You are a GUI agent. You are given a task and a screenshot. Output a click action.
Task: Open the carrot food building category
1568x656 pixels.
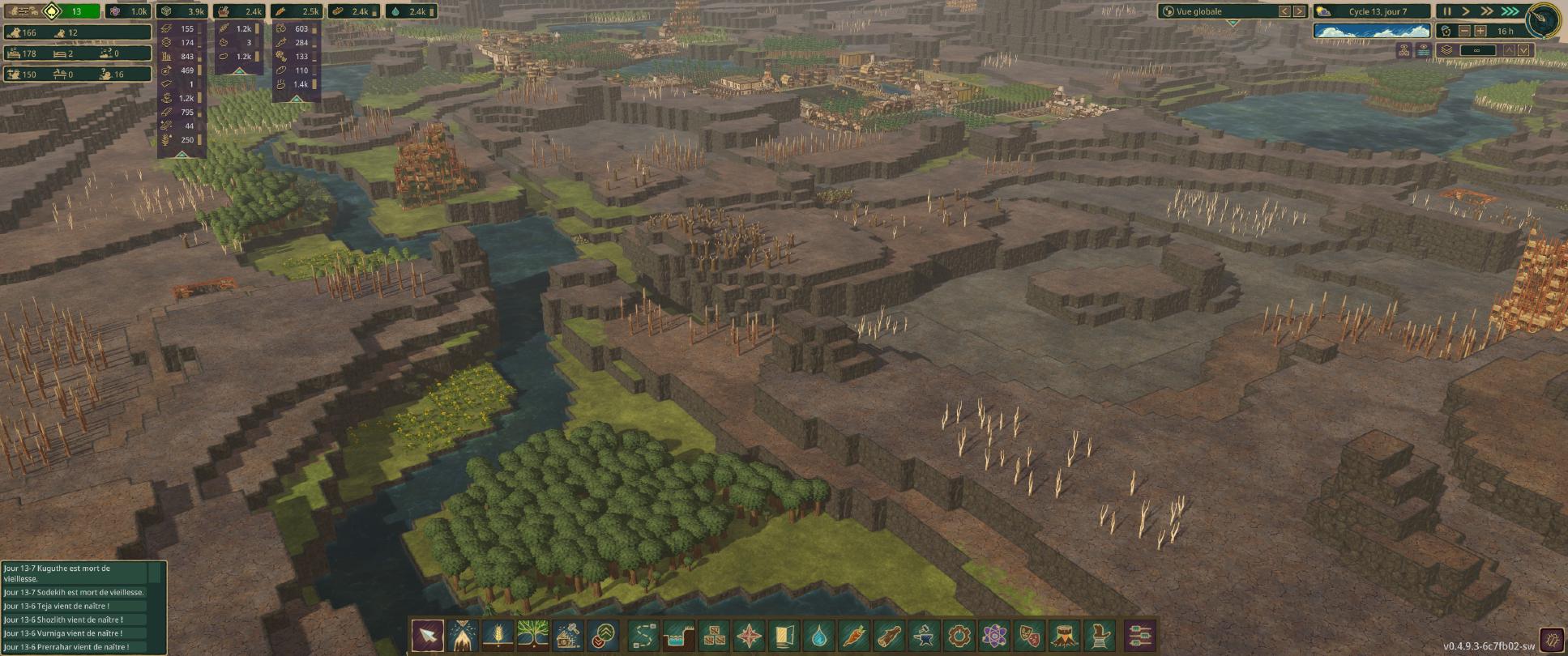pyautogui.click(x=854, y=636)
